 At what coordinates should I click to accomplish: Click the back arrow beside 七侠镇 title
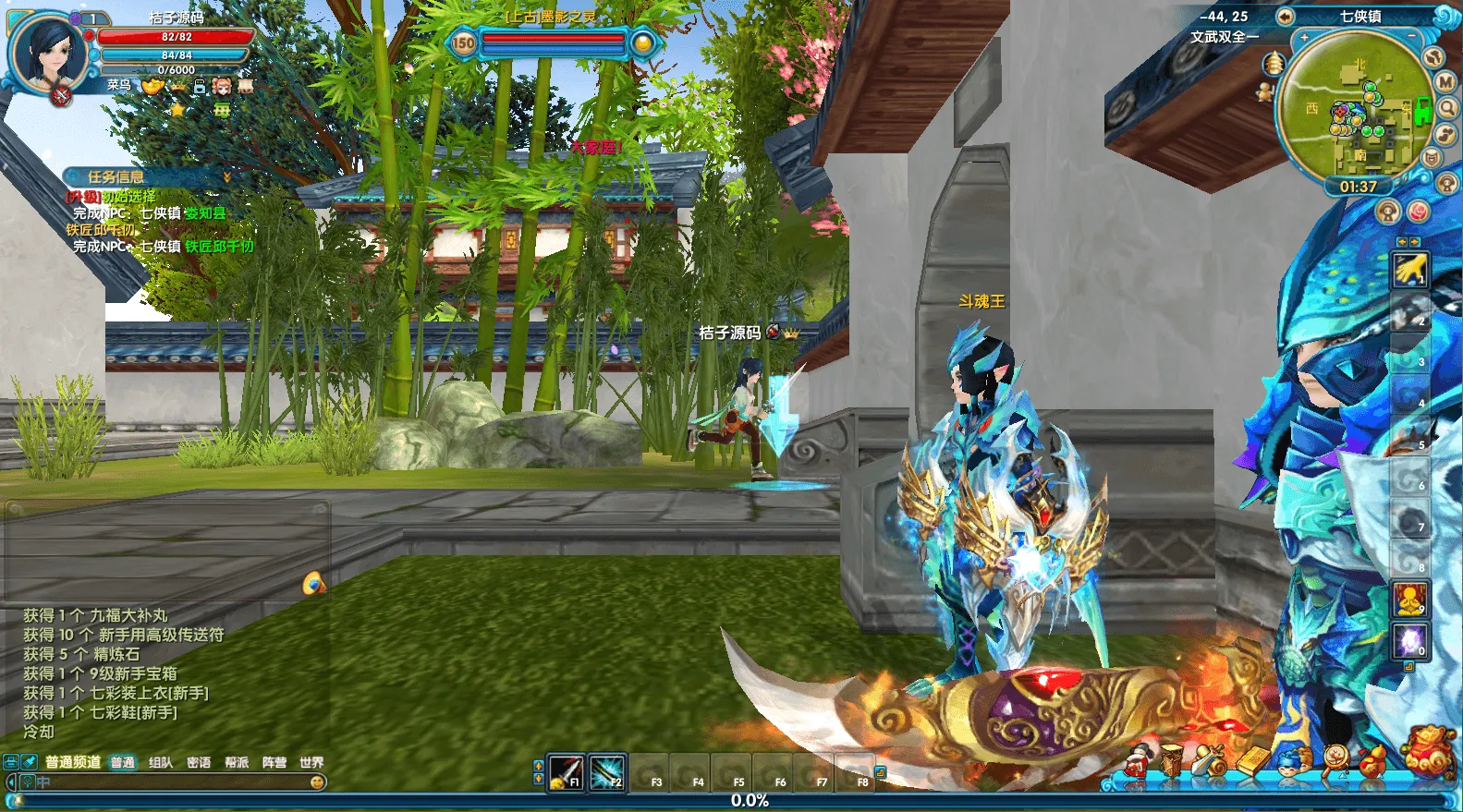1285,17
